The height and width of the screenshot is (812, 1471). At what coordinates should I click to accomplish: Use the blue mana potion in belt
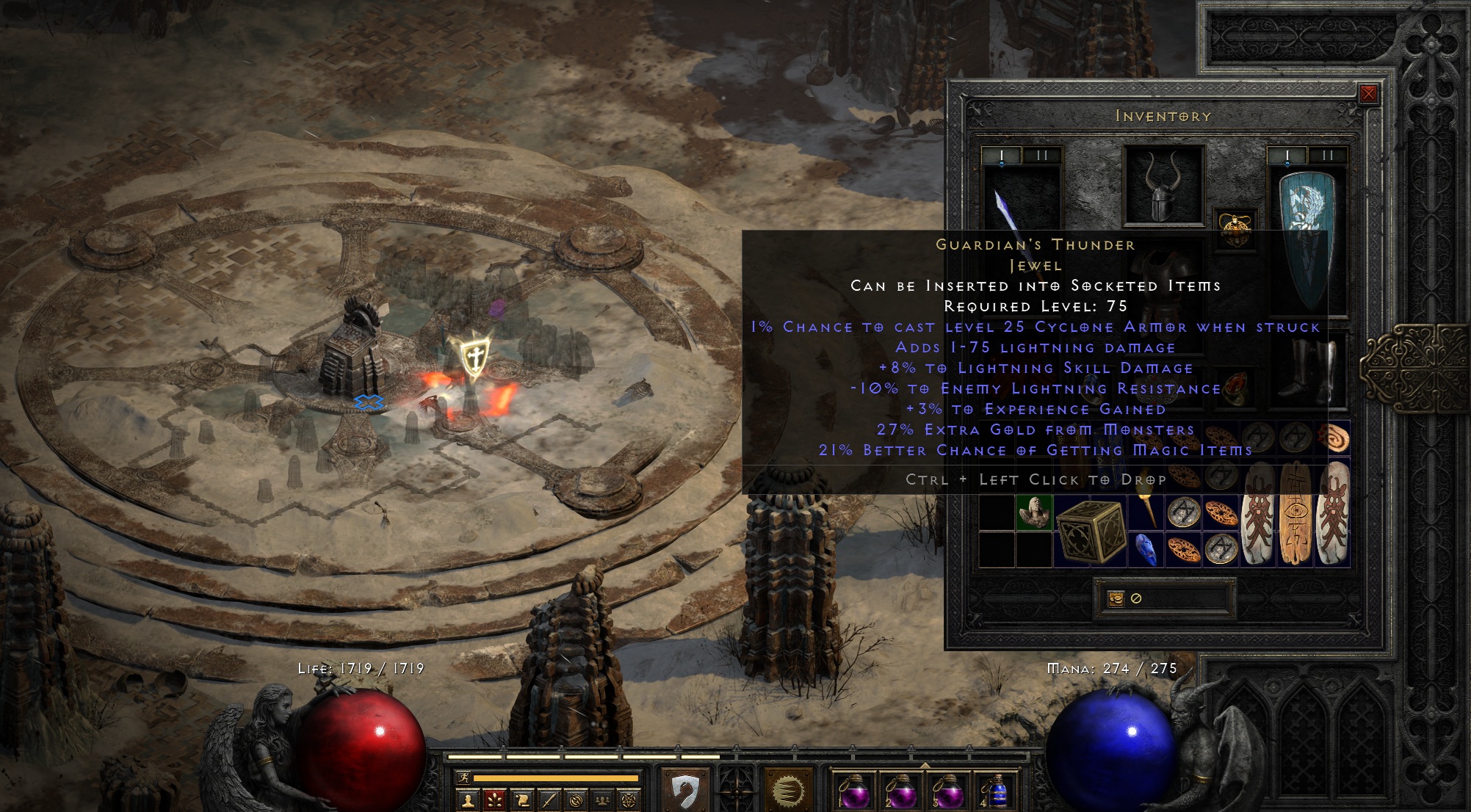(x=995, y=793)
